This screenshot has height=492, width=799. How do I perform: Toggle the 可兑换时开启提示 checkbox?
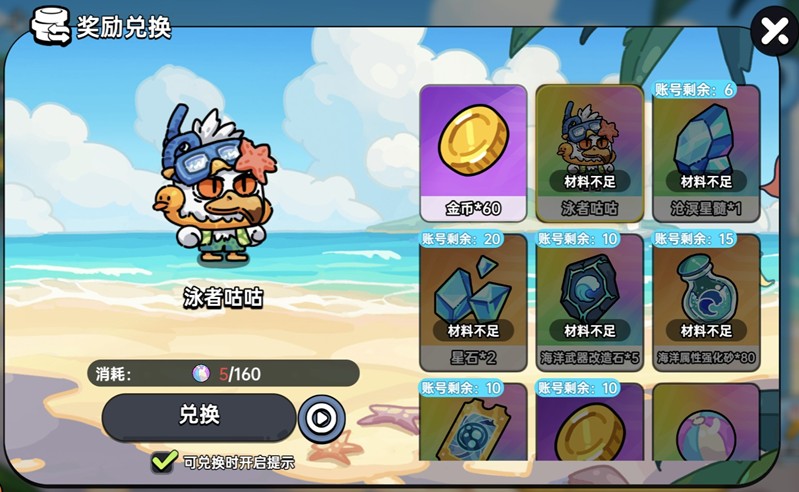[165, 462]
